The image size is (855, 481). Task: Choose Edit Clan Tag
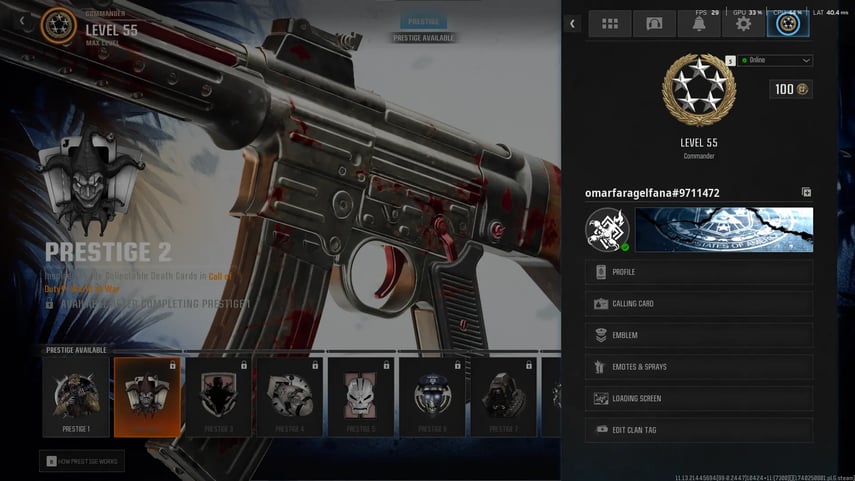pyautogui.click(x=698, y=430)
